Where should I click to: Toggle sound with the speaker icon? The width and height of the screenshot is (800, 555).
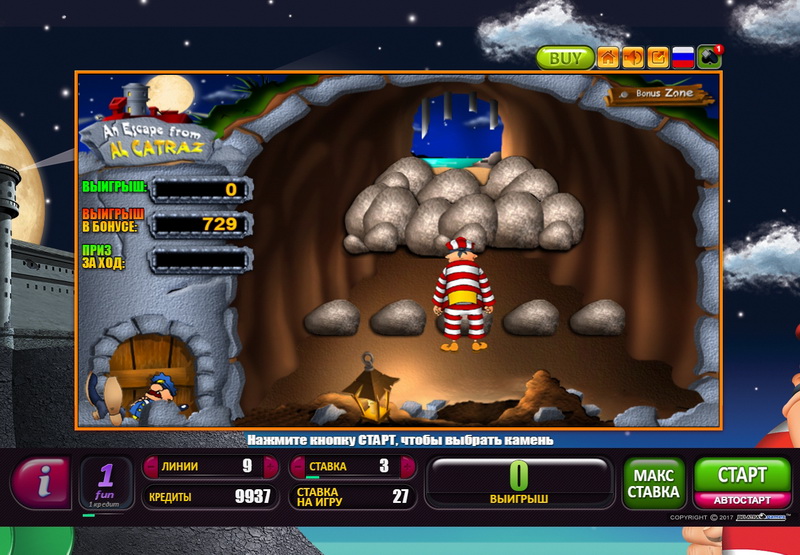click(x=633, y=58)
